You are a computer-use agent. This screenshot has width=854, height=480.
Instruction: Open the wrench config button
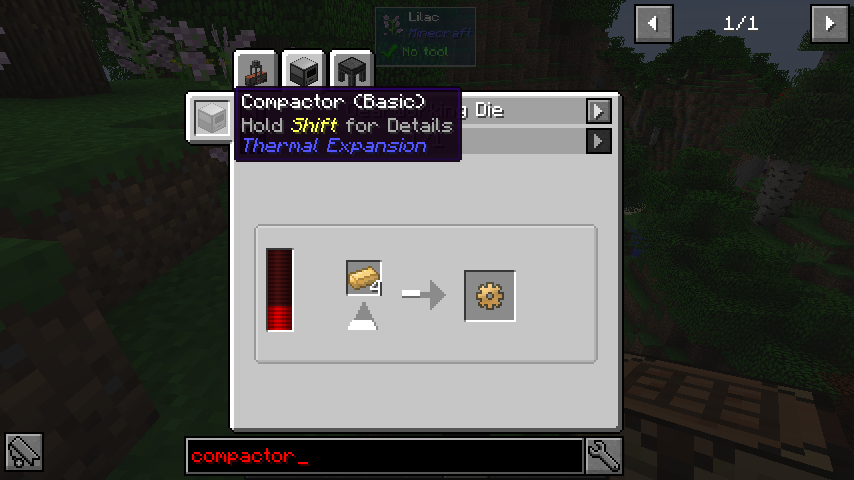[604, 456]
